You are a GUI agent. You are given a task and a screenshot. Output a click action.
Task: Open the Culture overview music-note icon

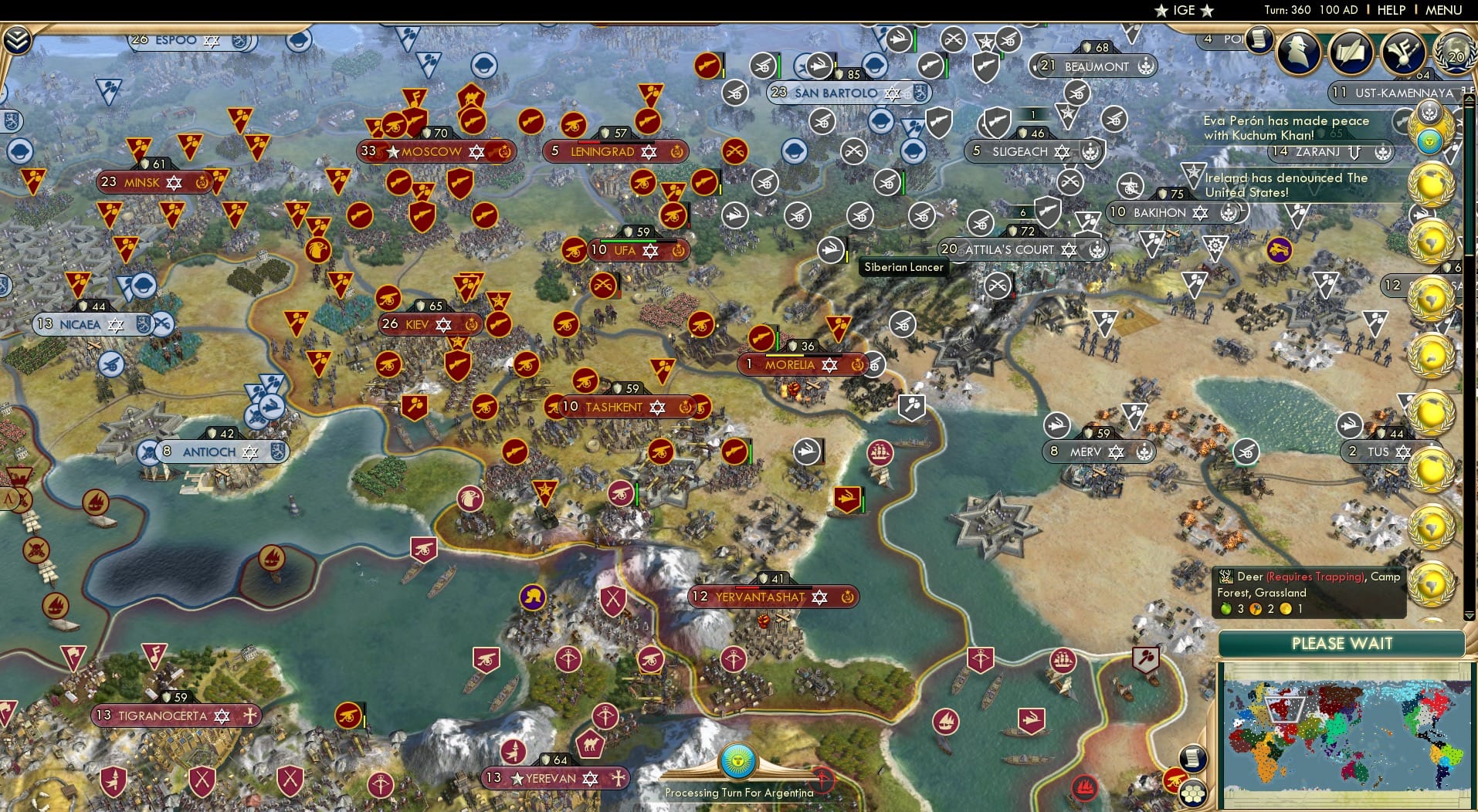pos(1402,51)
